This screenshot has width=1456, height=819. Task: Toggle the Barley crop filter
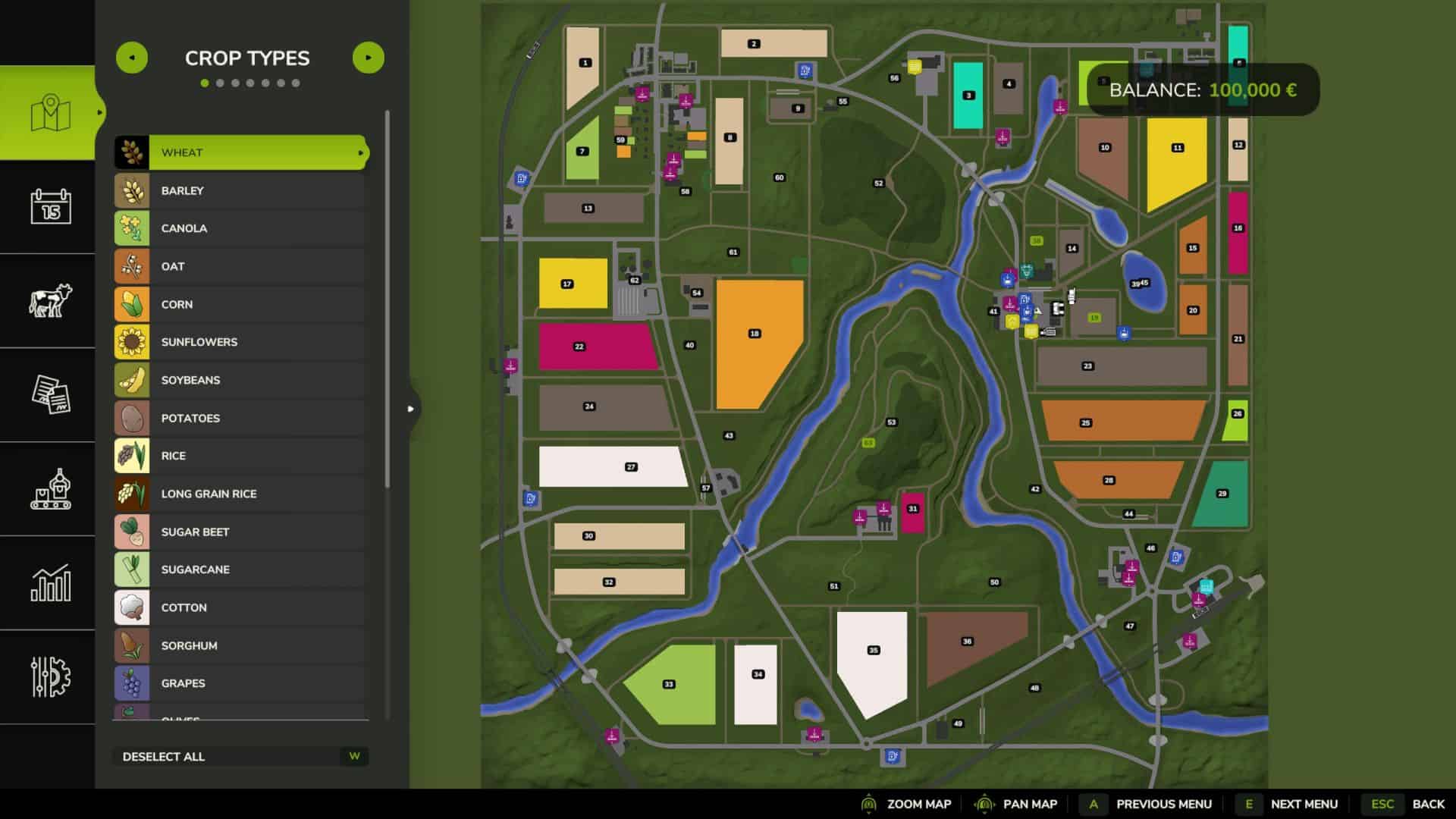coord(241,190)
